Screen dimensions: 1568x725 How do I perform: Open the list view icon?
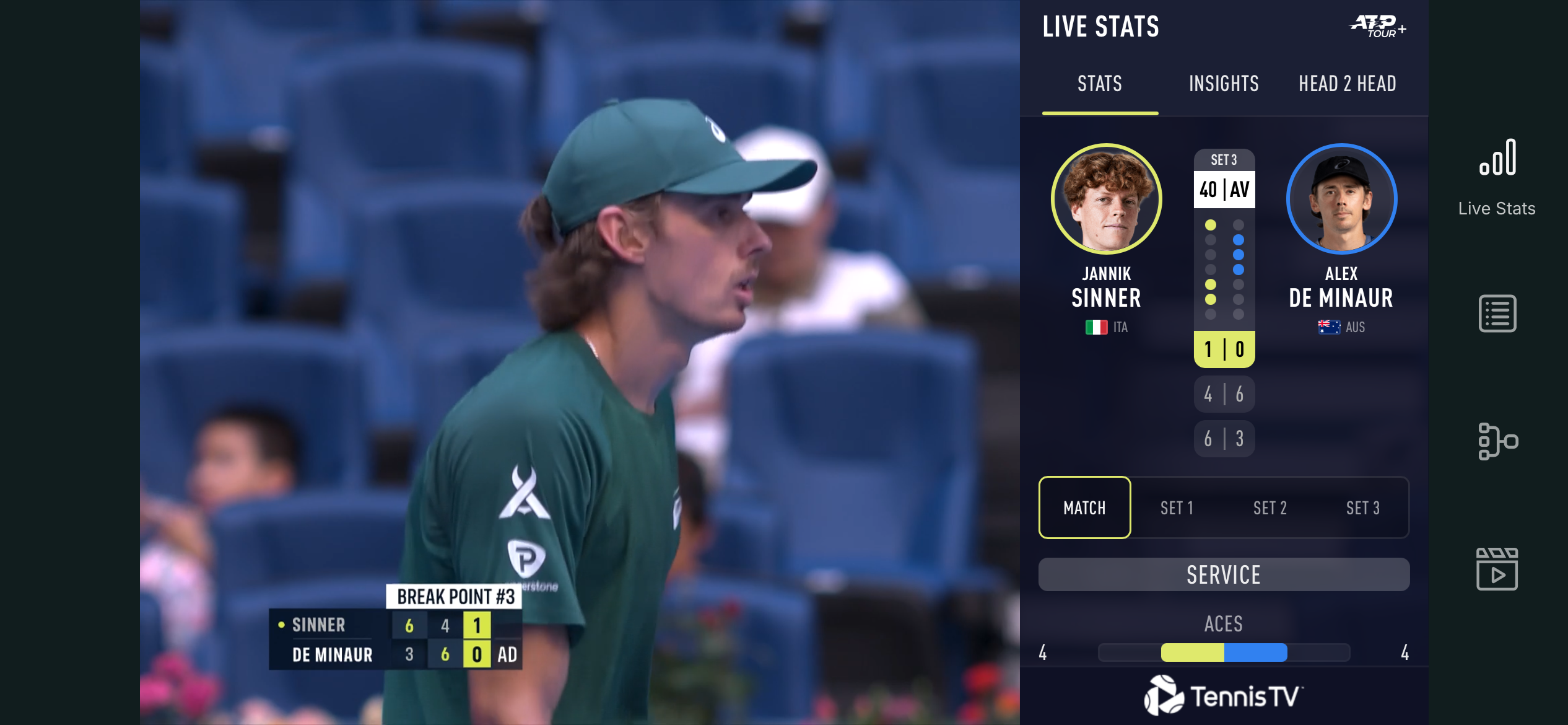1497,314
